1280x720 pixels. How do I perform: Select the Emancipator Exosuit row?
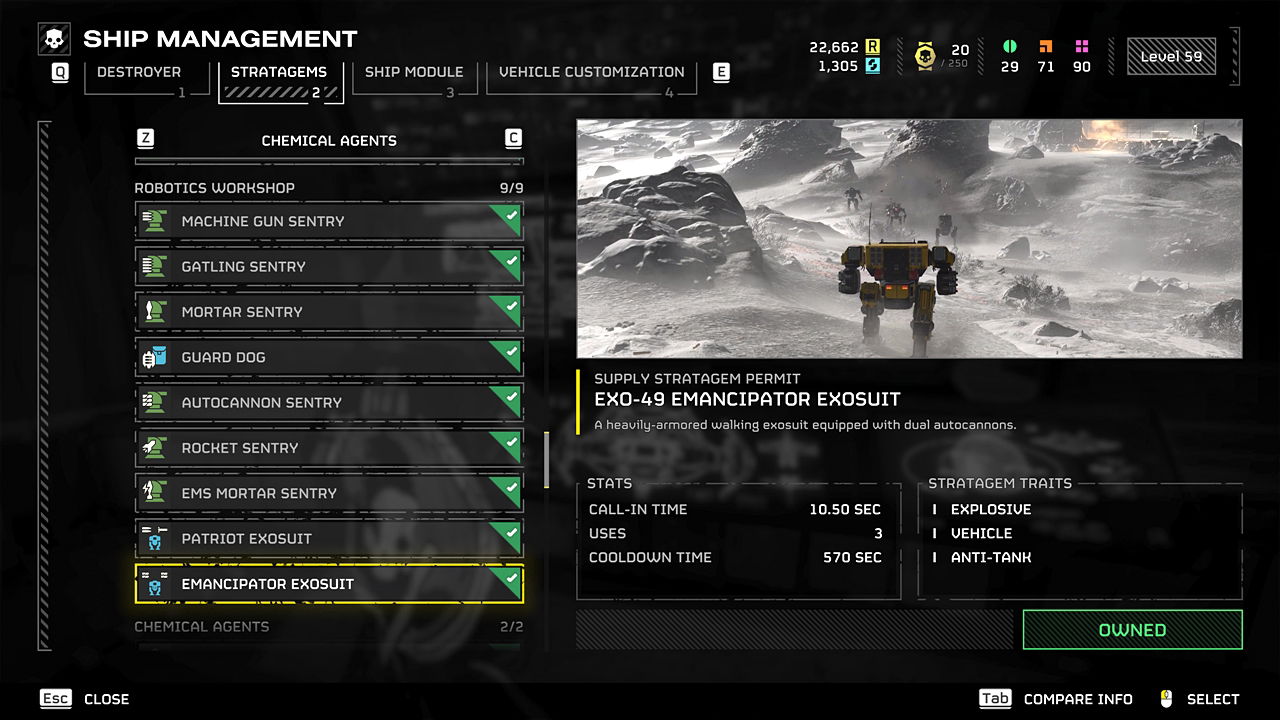[x=329, y=584]
